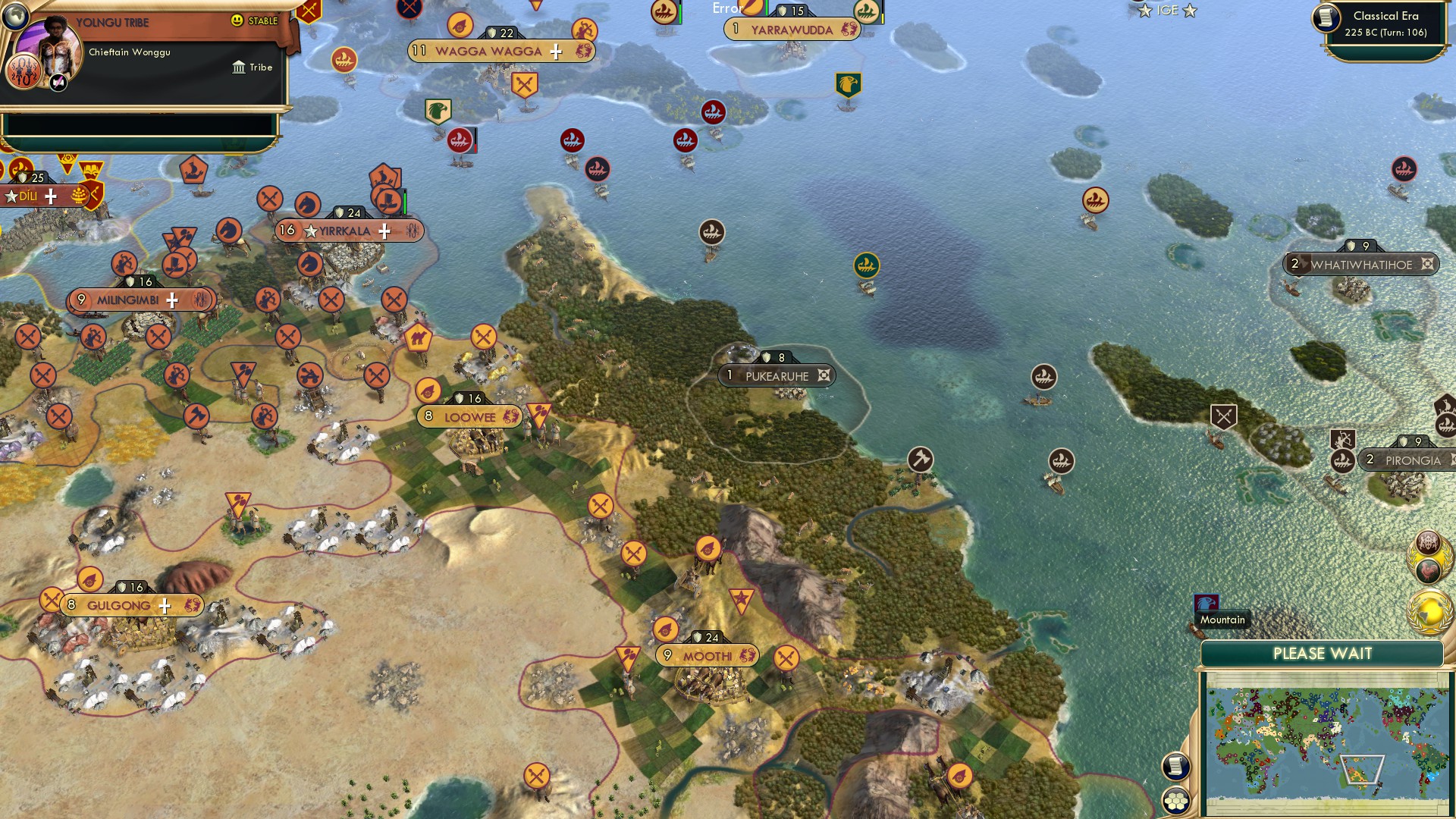Click the Dili city banner

[x=29, y=196]
